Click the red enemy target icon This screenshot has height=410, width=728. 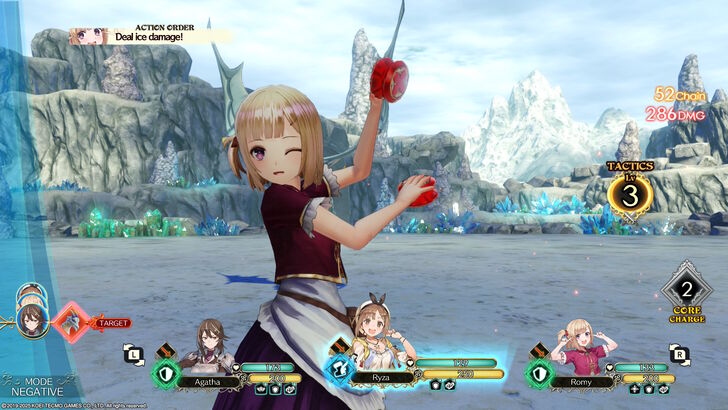[x=72, y=322]
